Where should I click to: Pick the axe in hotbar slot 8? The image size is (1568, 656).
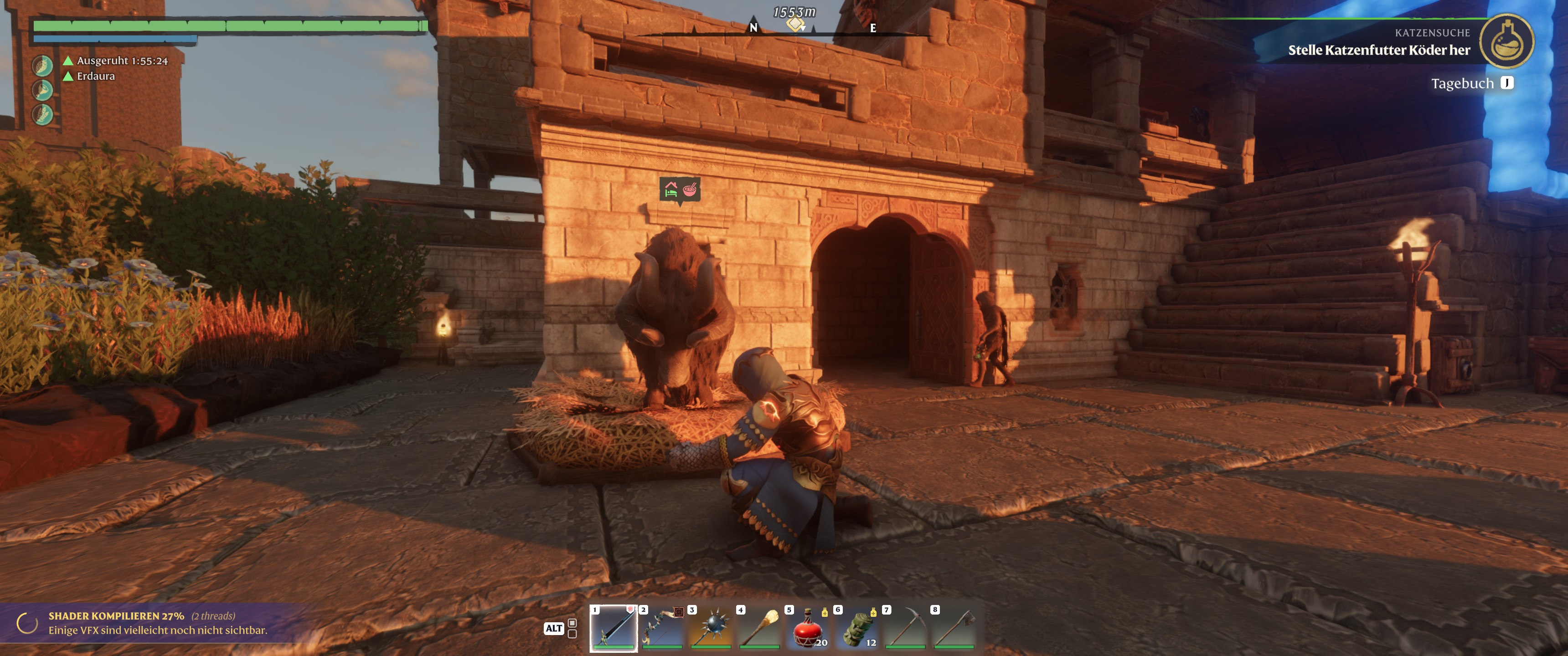[x=954, y=627]
